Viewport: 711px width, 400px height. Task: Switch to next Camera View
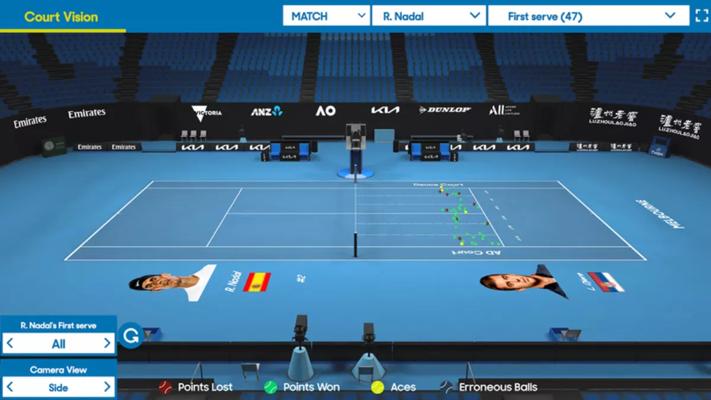click(108, 387)
